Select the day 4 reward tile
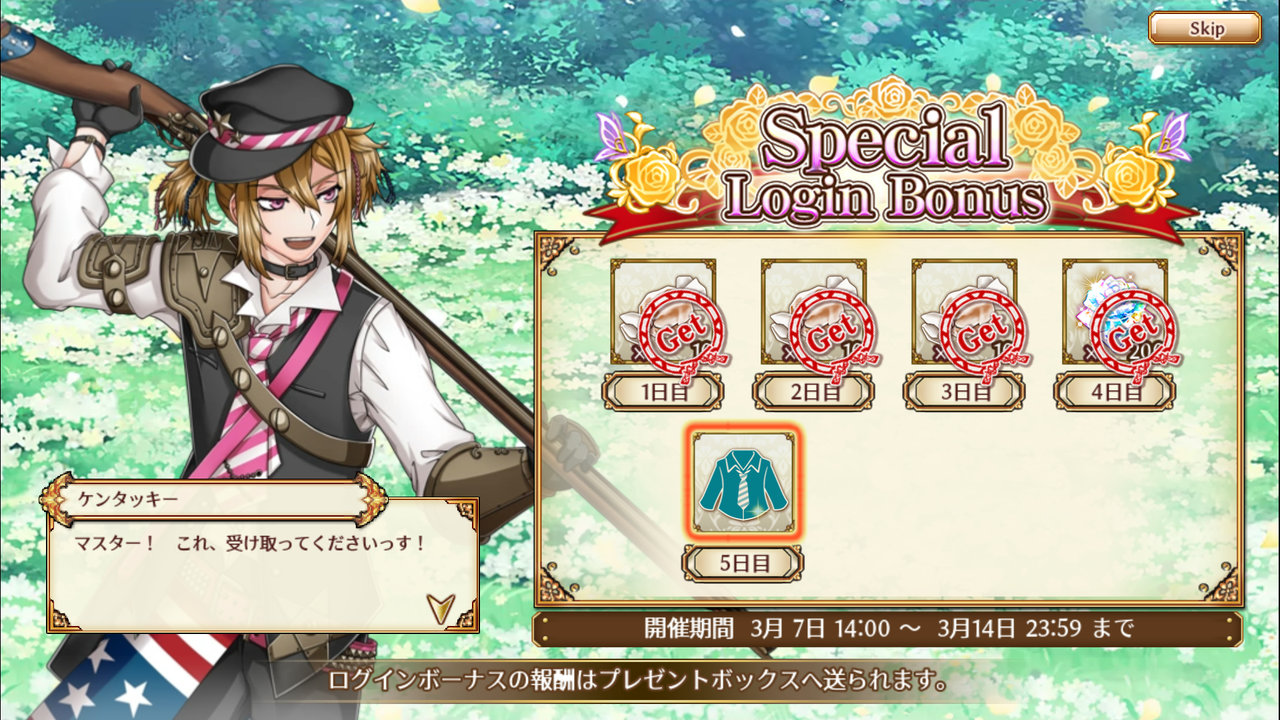The height and width of the screenshot is (720, 1280). (1114, 312)
